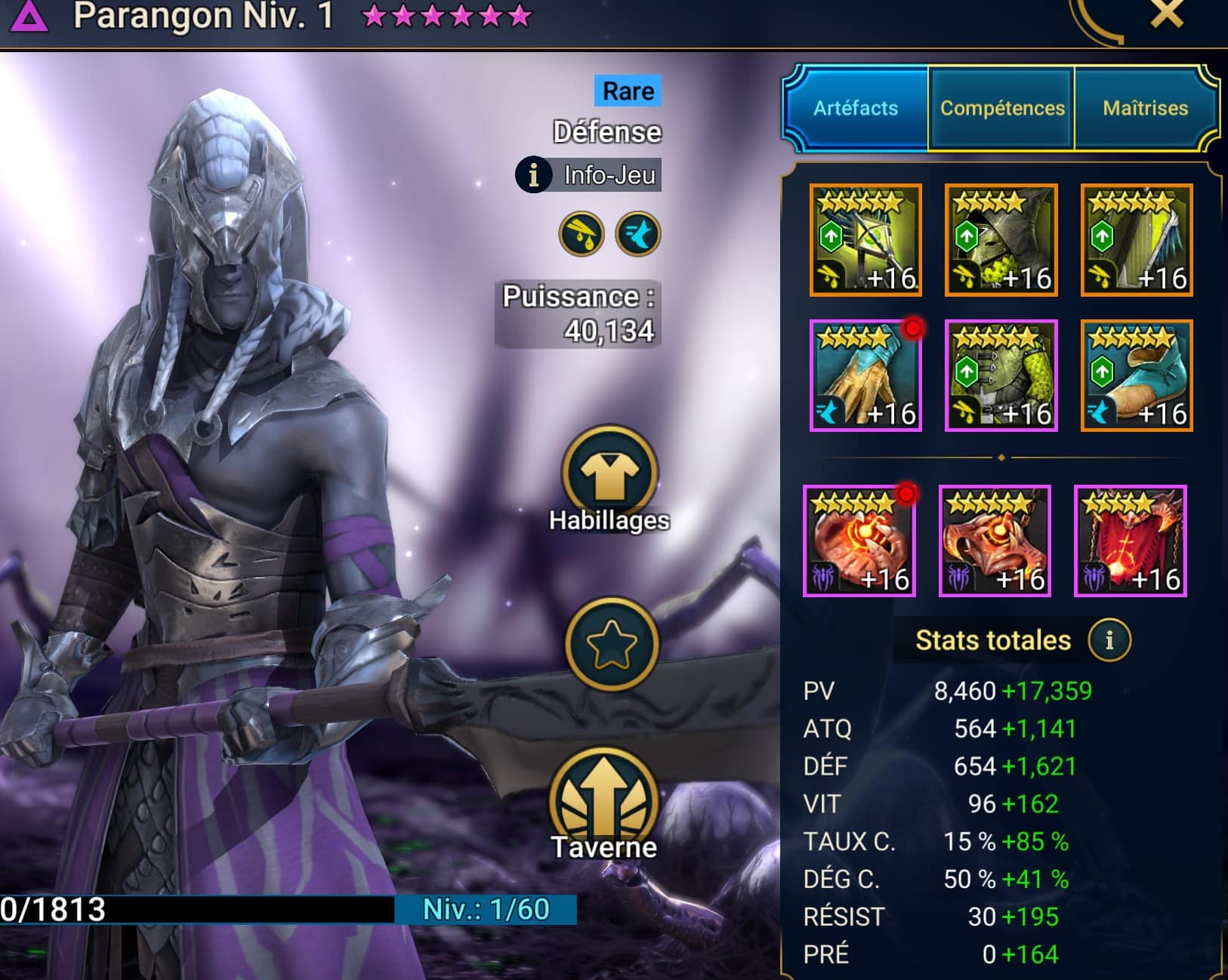This screenshot has width=1228, height=980.
Task: Click the yellow artifact set bonus icon
Action: click(x=581, y=234)
